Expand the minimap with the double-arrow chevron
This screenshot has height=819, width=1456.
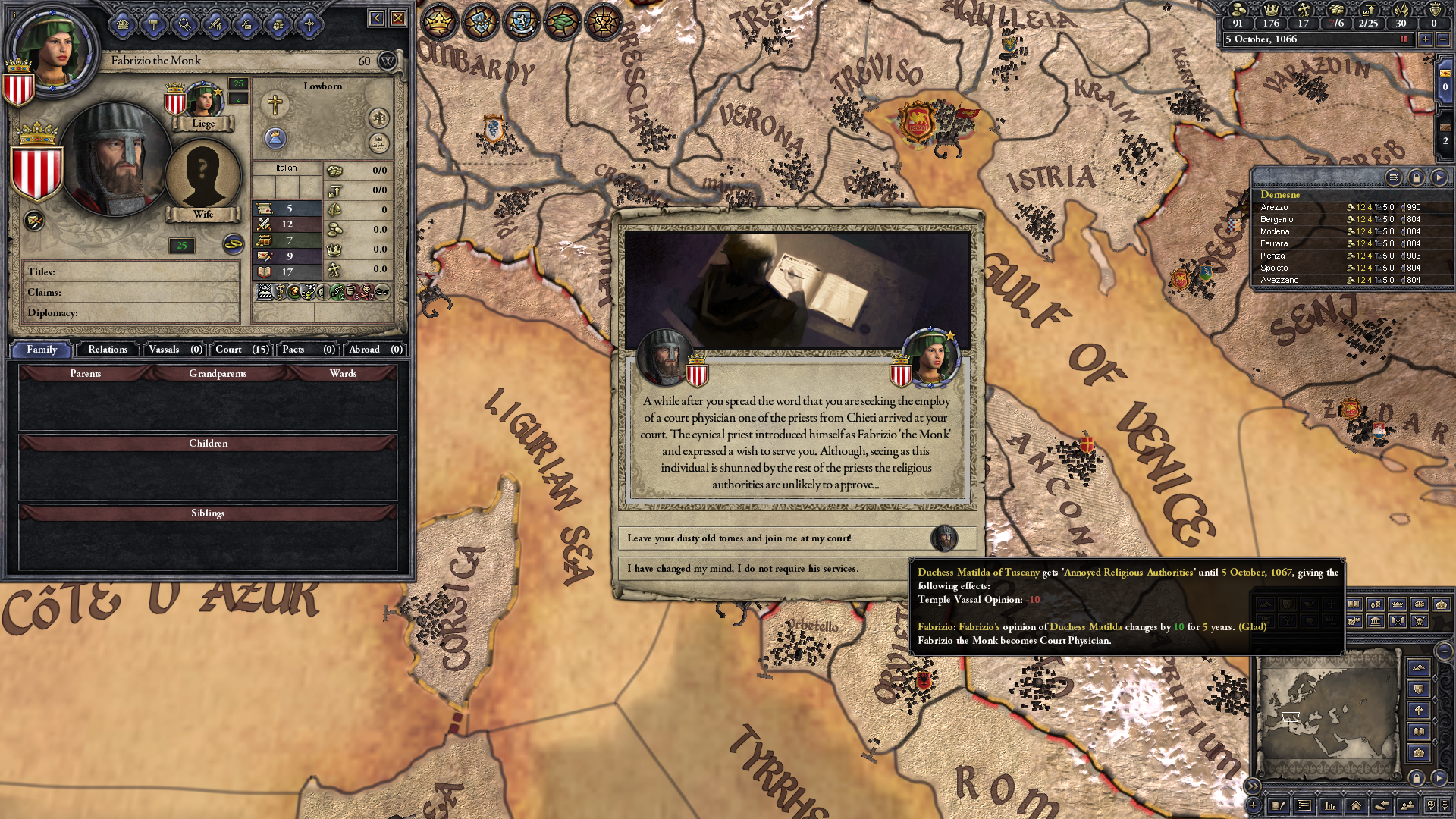(1254, 786)
